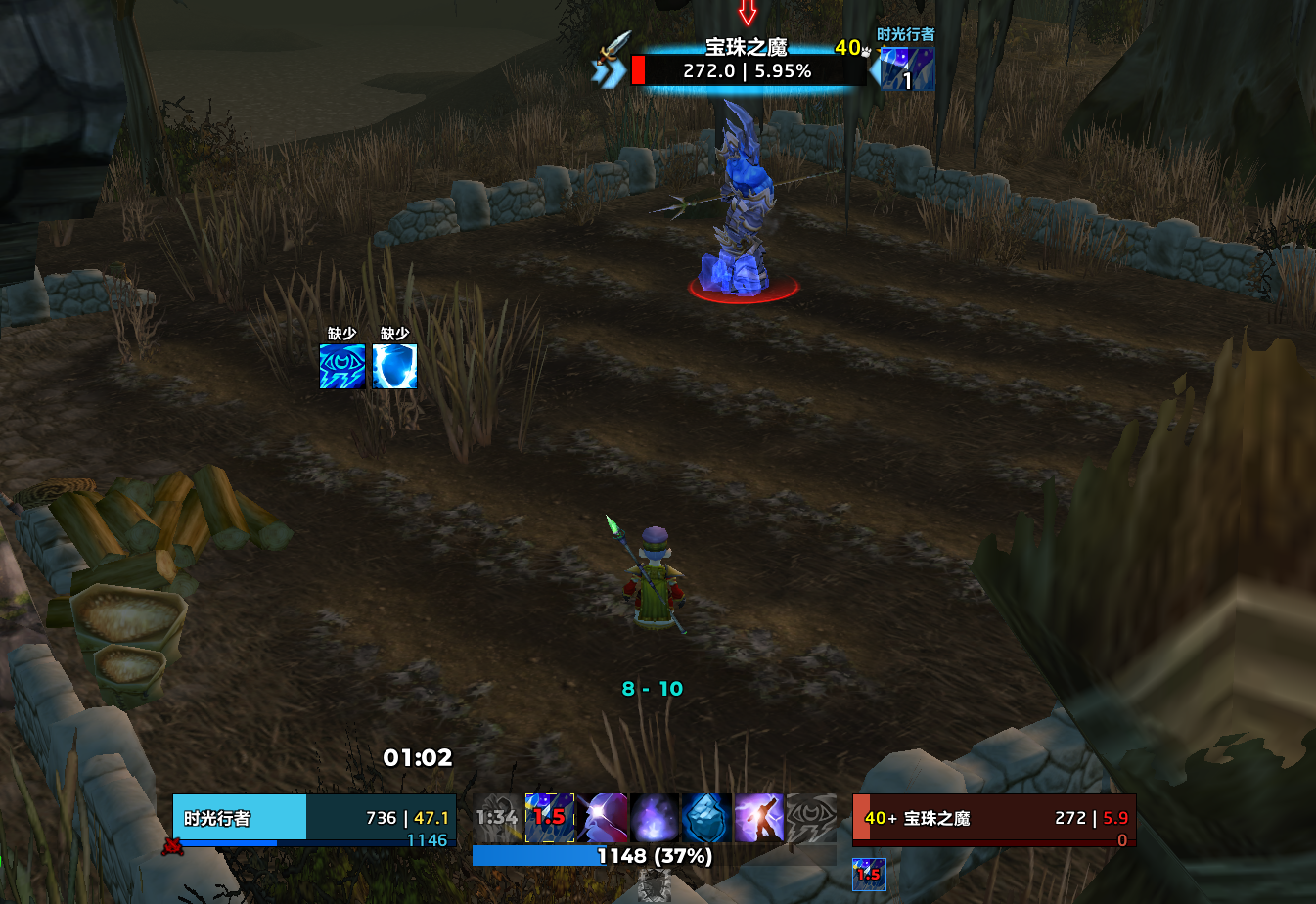Use the purple lightning figure ability
The height and width of the screenshot is (904, 1316).
click(759, 818)
